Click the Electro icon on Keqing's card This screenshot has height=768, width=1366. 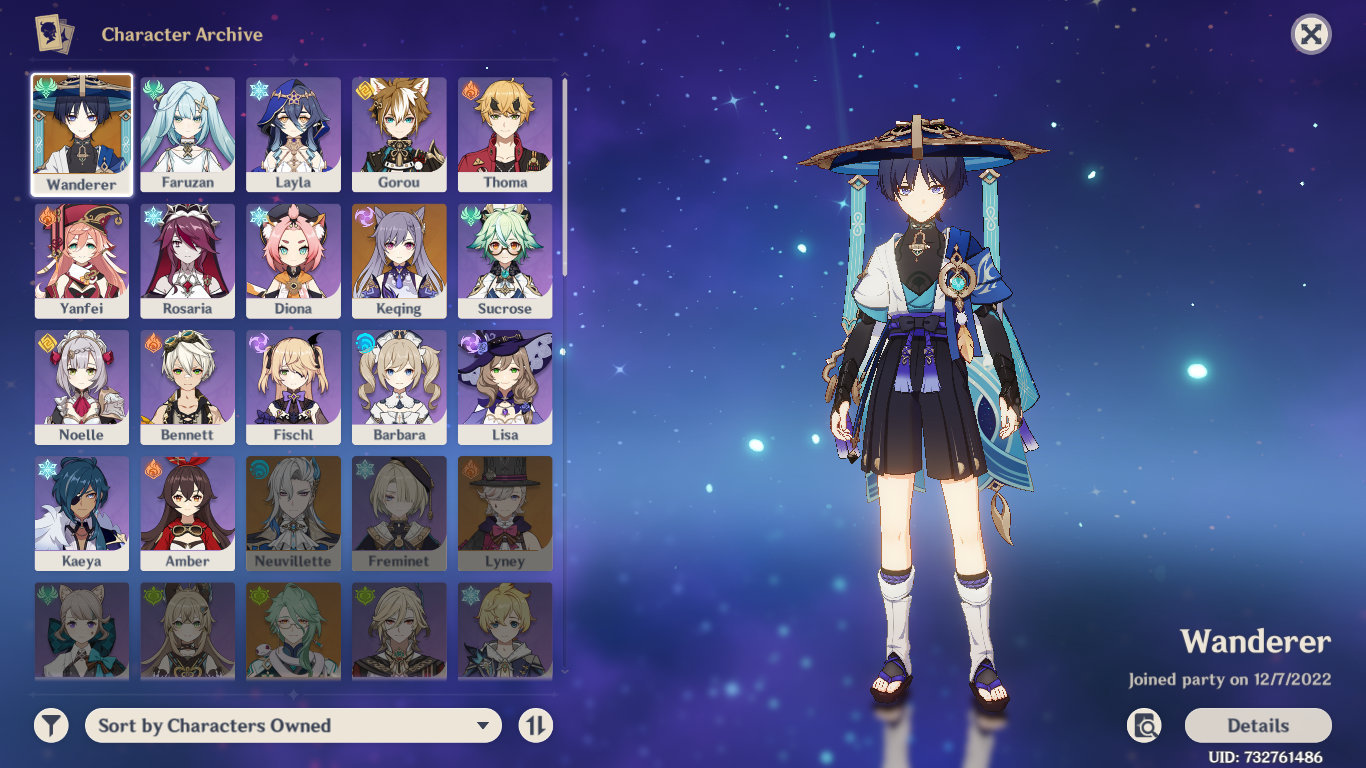[366, 218]
